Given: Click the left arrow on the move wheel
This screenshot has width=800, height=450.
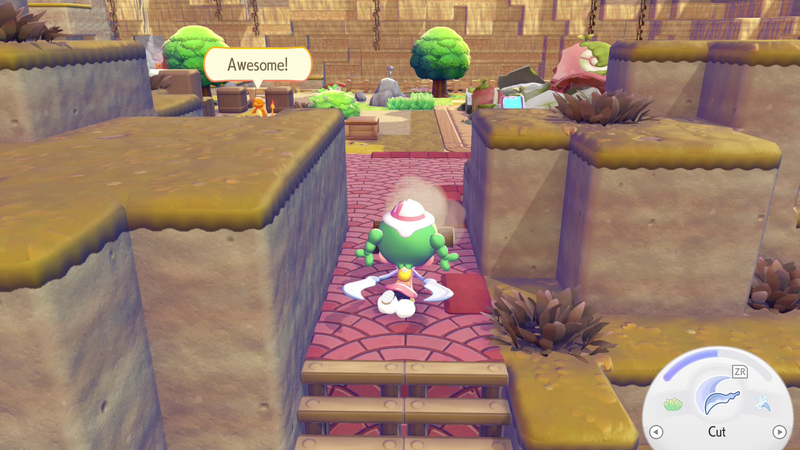Looking at the screenshot, I should (x=656, y=432).
